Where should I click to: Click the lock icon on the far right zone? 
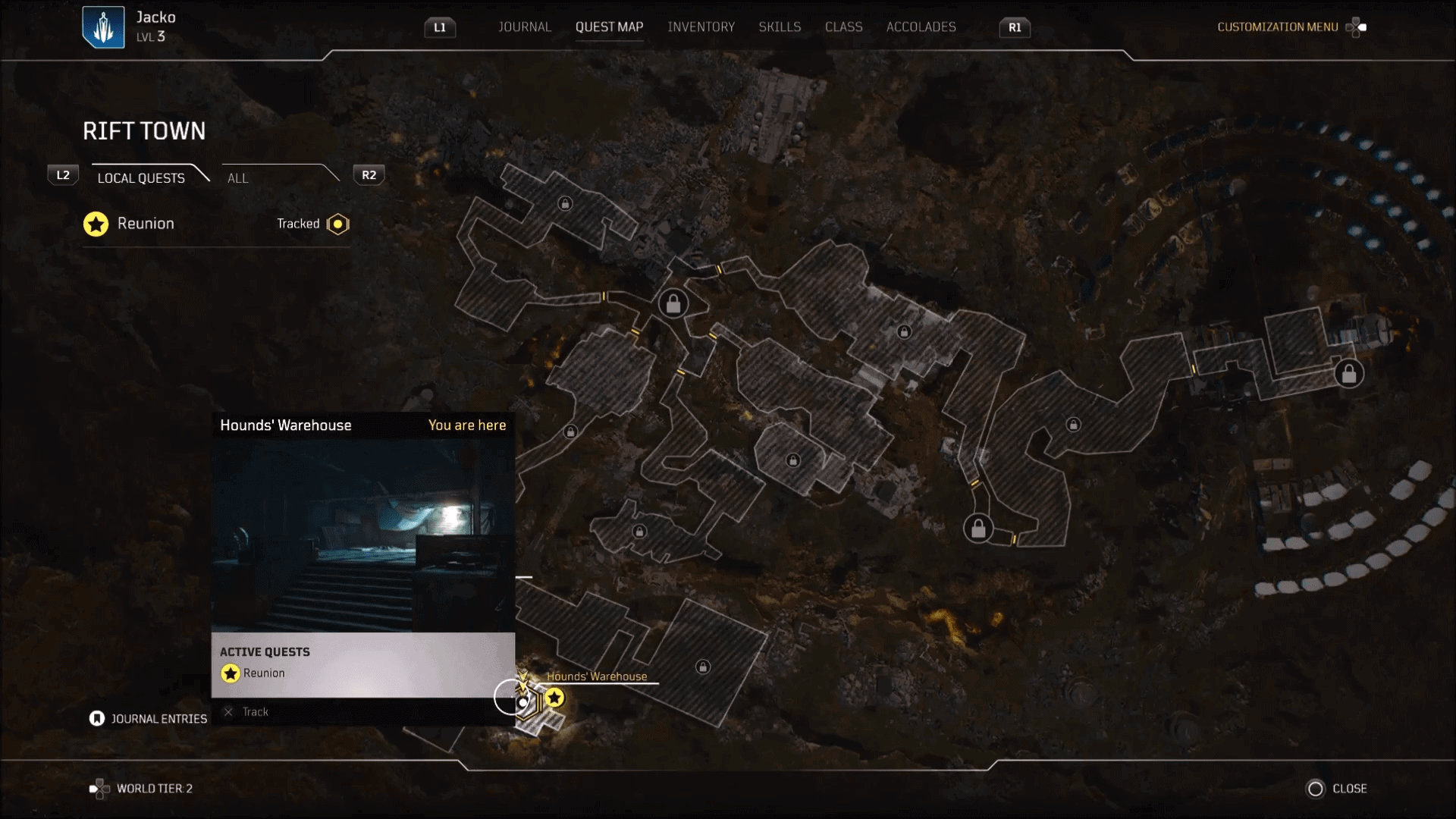(1348, 373)
